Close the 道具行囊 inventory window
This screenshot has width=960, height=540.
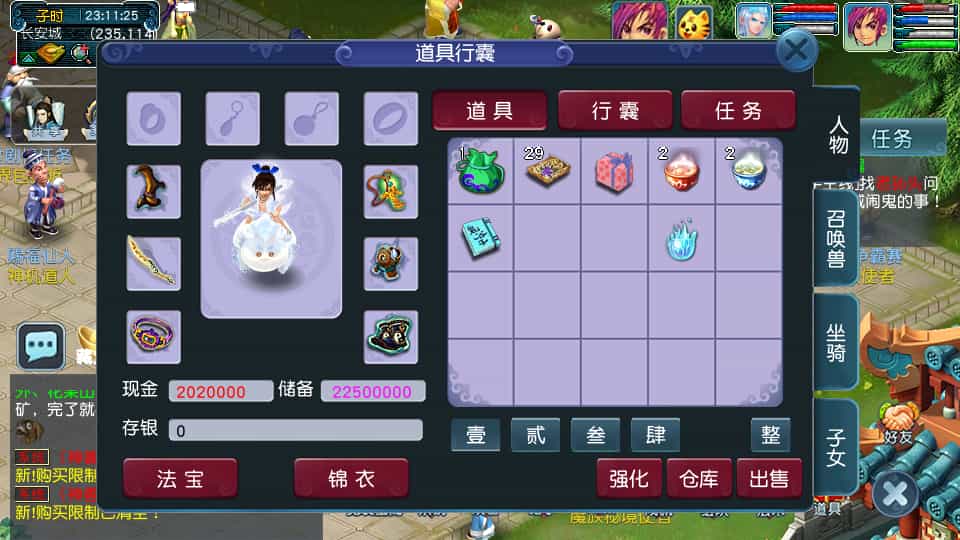tap(797, 50)
